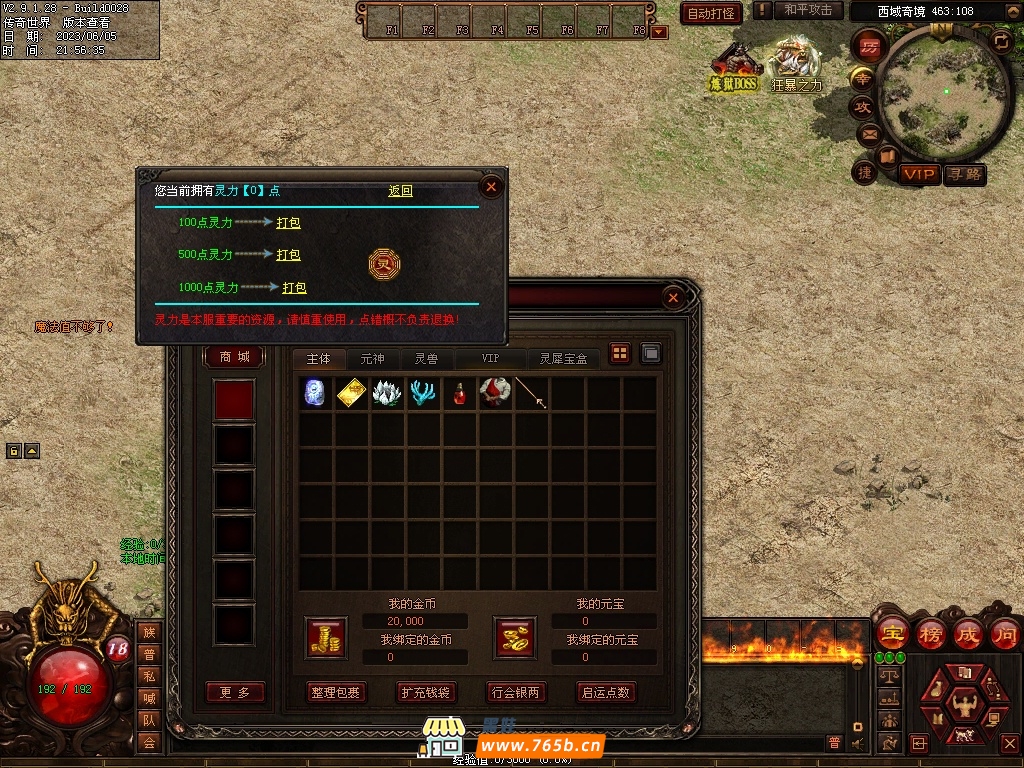Open the 灵犀宝盒 tab
This screenshot has height=768, width=1024.
563,358
